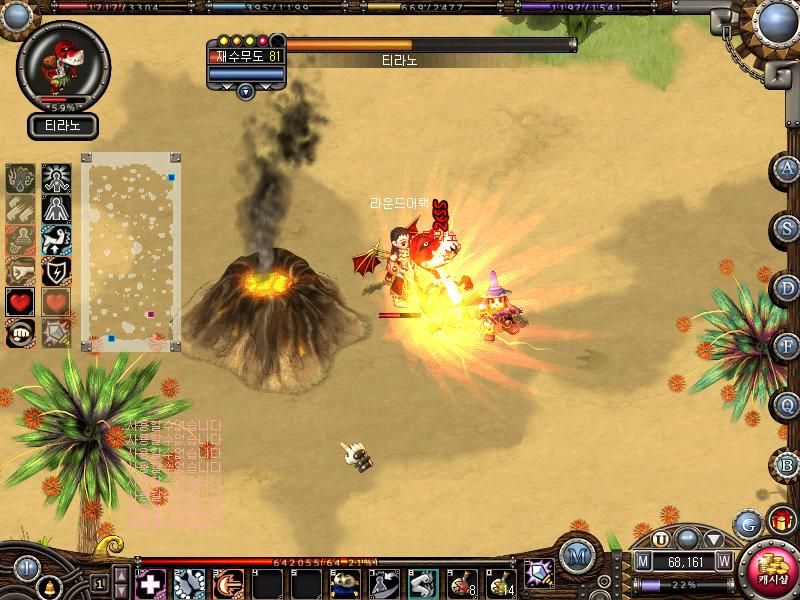Click the round Q menu button
The image size is (800, 600).
[788, 405]
